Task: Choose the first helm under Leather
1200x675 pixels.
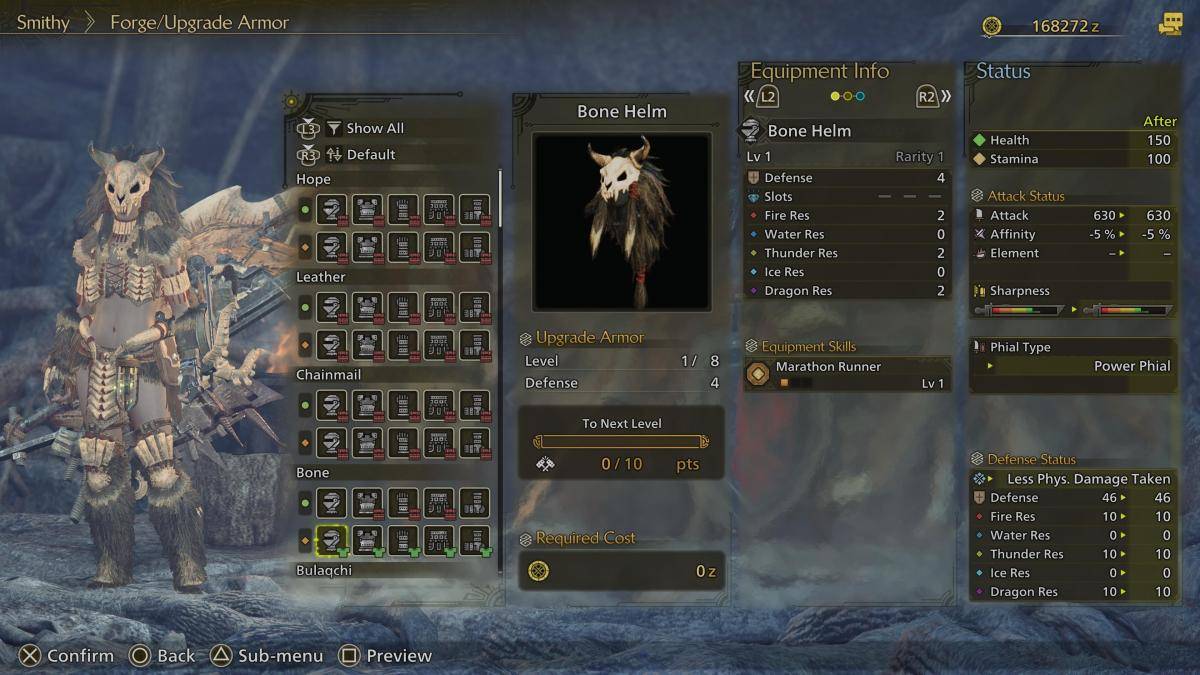Action: (x=332, y=308)
